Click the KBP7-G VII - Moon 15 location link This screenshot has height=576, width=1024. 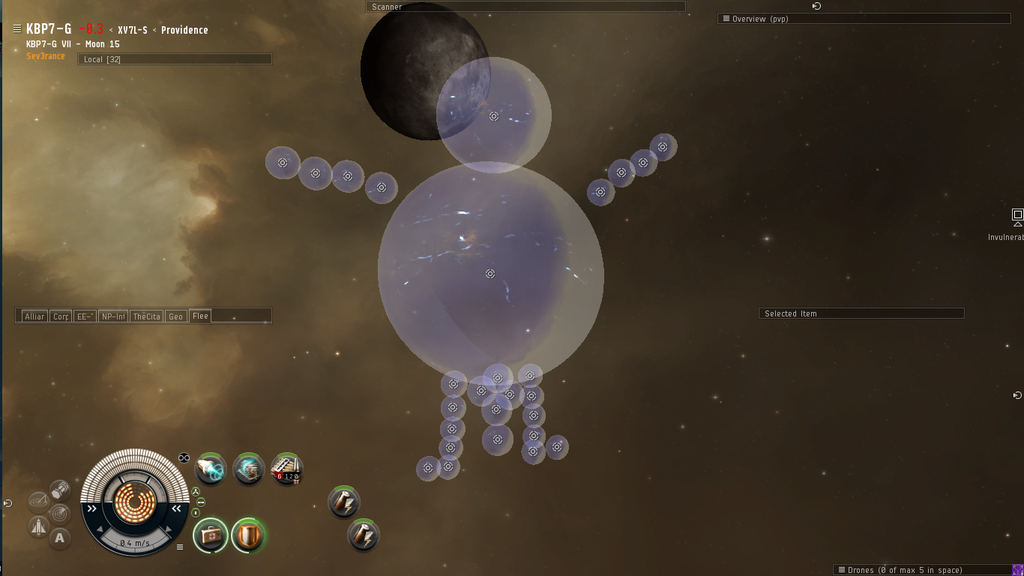point(73,44)
